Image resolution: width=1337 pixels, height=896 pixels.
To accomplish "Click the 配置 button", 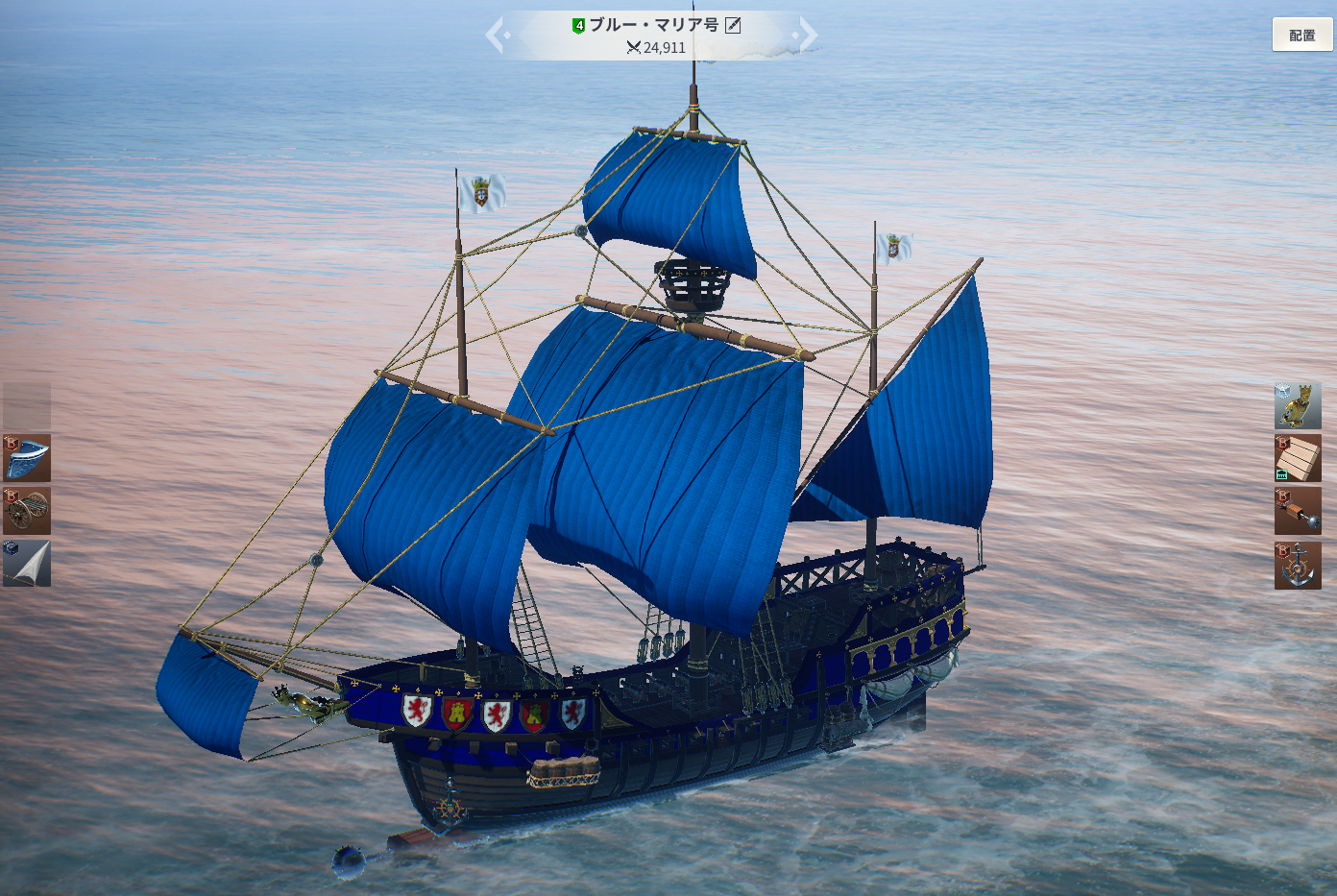I will 1301,35.
